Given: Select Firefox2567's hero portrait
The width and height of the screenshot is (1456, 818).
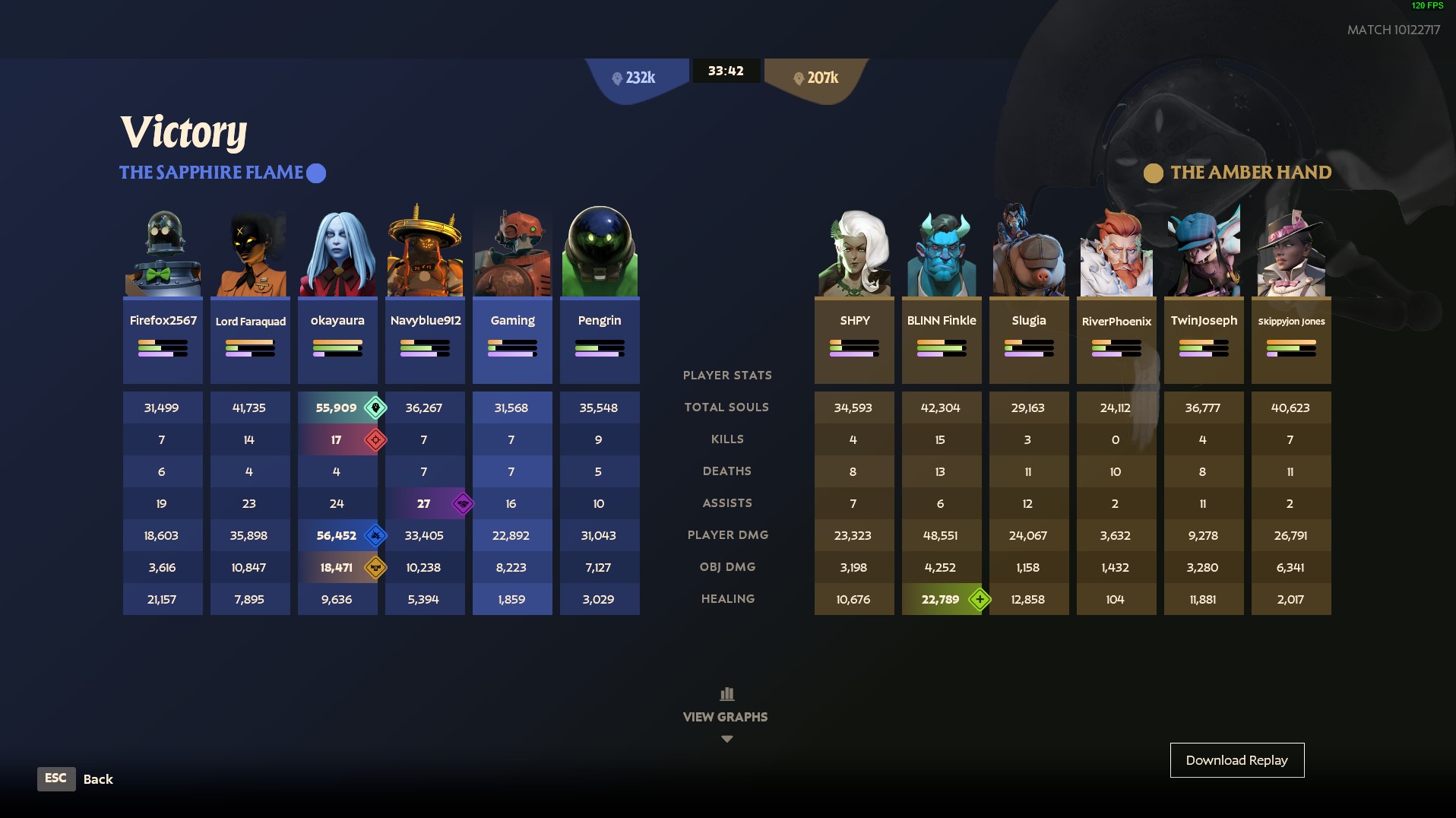Looking at the screenshot, I should click(163, 254).
